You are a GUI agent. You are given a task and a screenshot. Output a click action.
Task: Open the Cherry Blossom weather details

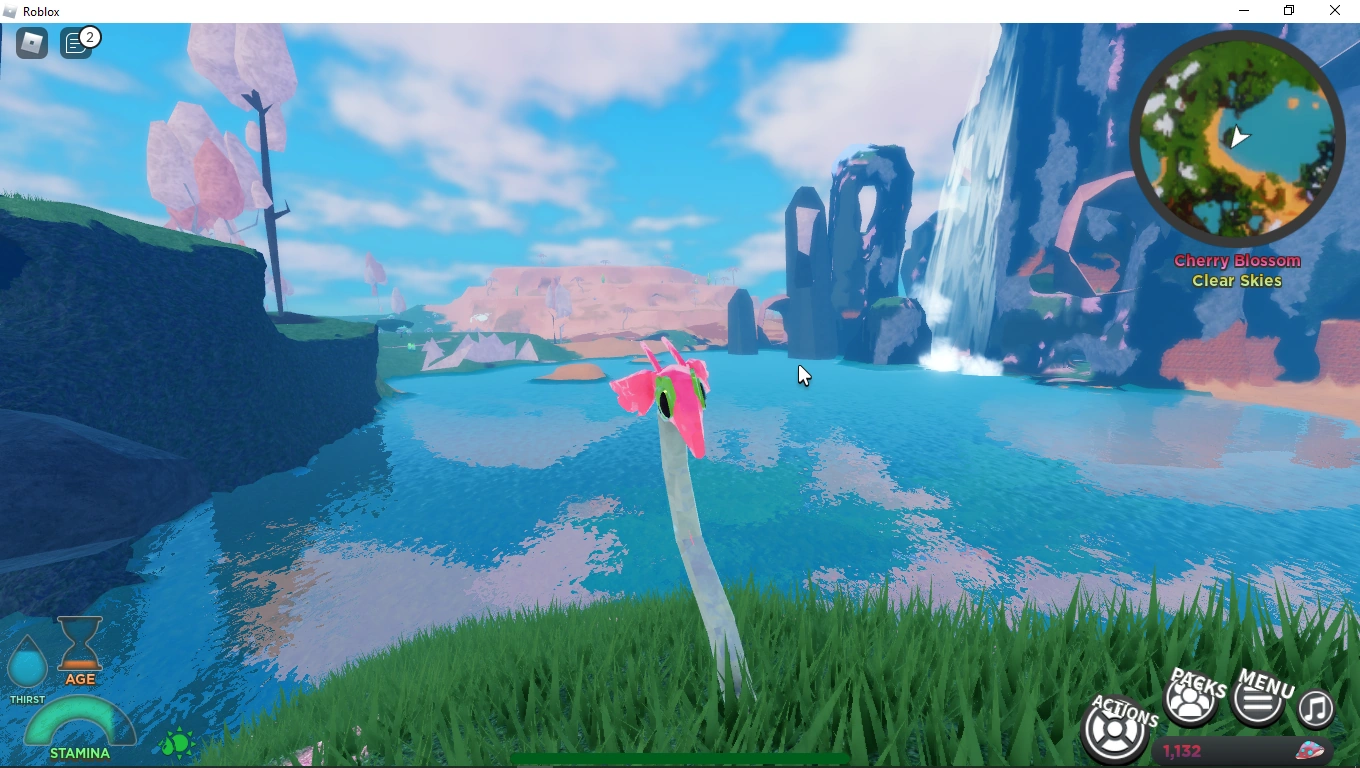pyautogui.click(x=1237, y=260)
